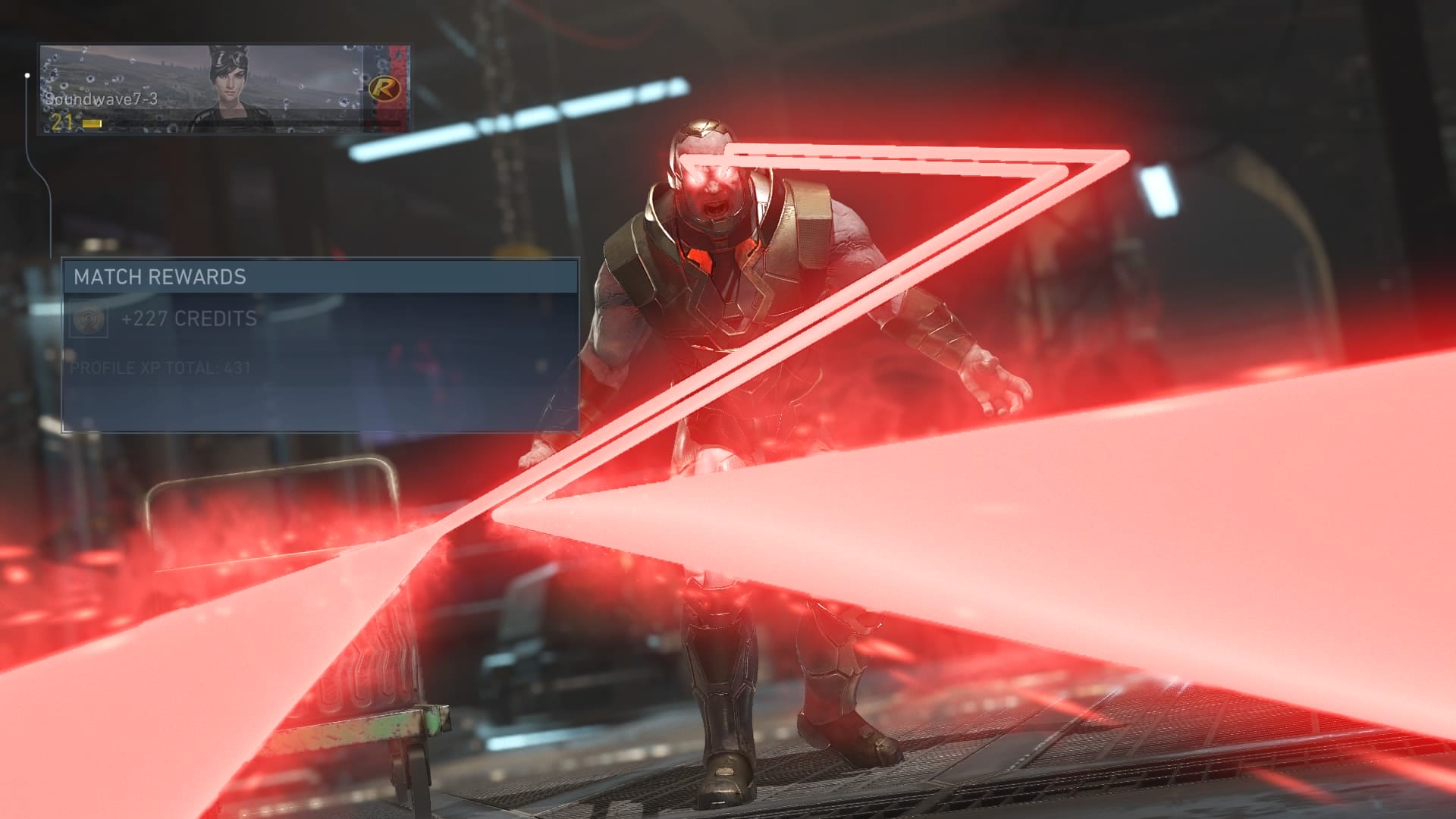
Task: Select the Match Rewards panel header
Action: [320, 277]
